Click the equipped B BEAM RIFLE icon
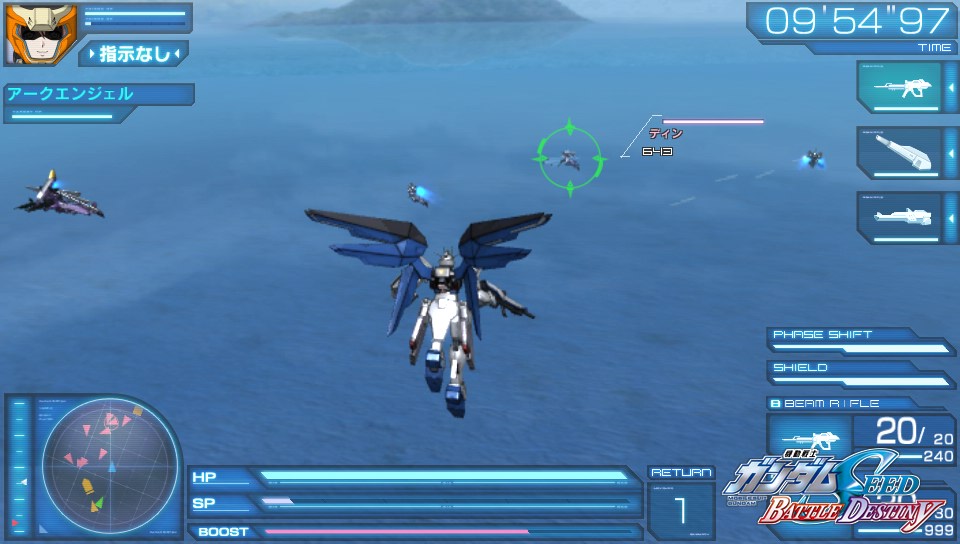The image size is (960, 544). click(809, 436)
